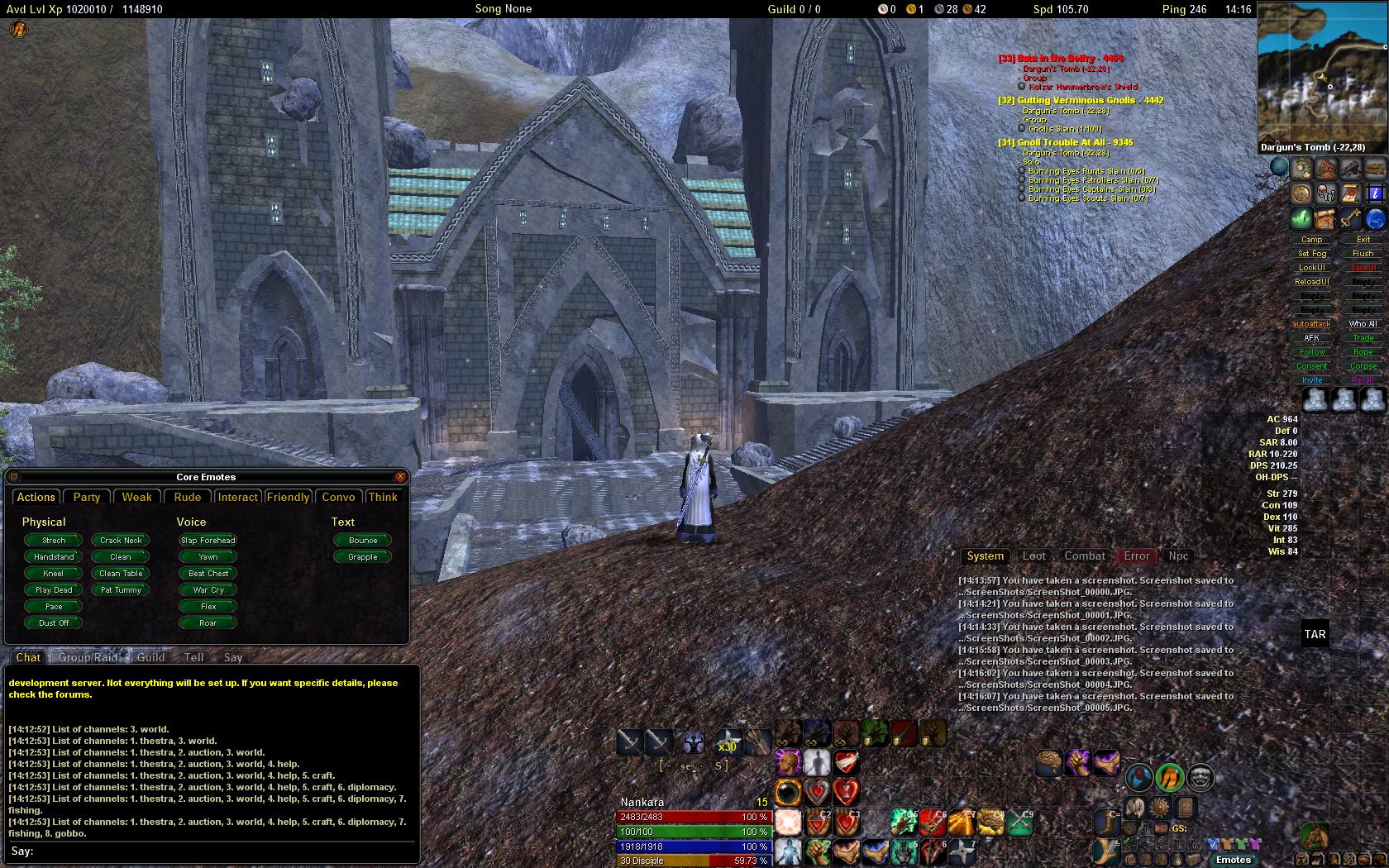Screen dimensions: 1389x868
Task: Switch to the Party emotes tab
Action: (x=87, y=497)
